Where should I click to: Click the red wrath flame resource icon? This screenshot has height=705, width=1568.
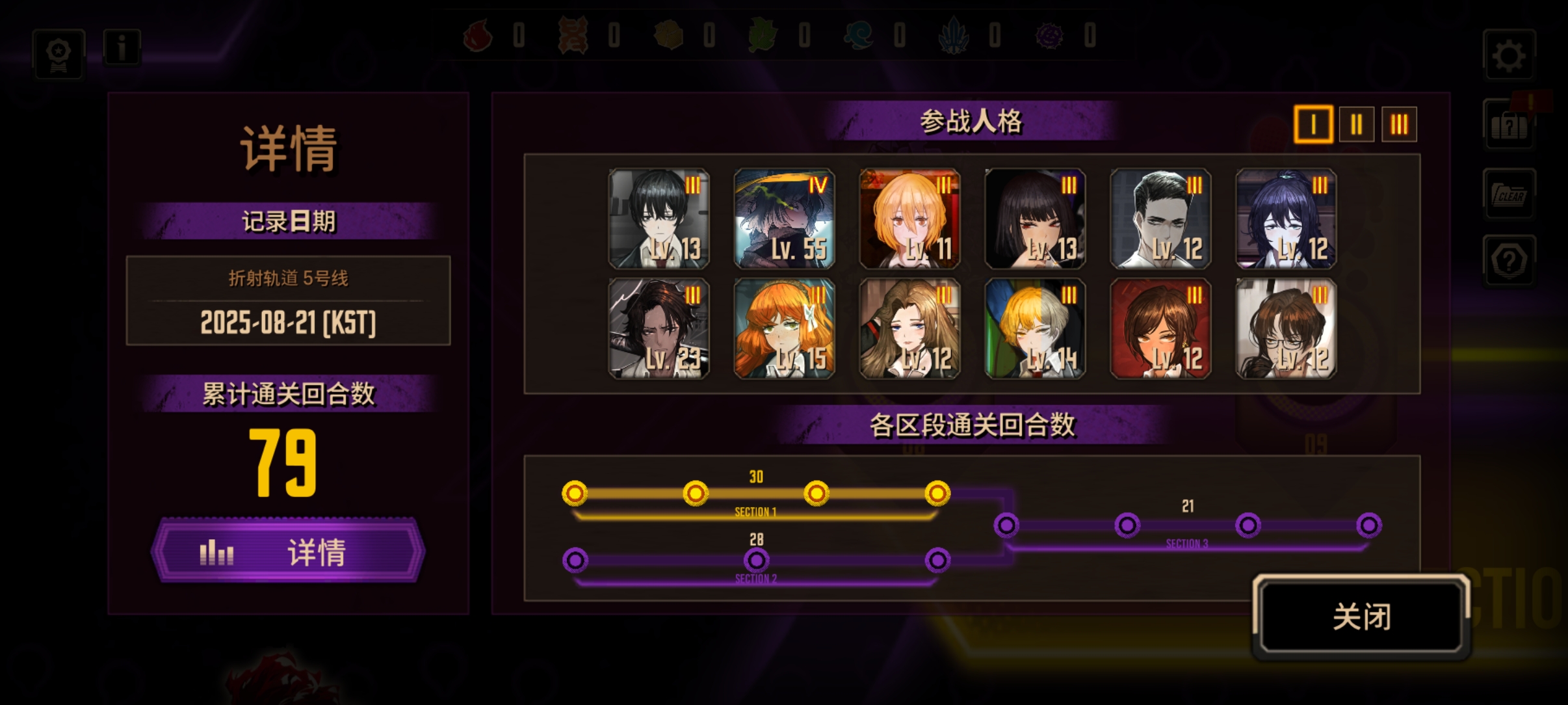tap(479, 36)
